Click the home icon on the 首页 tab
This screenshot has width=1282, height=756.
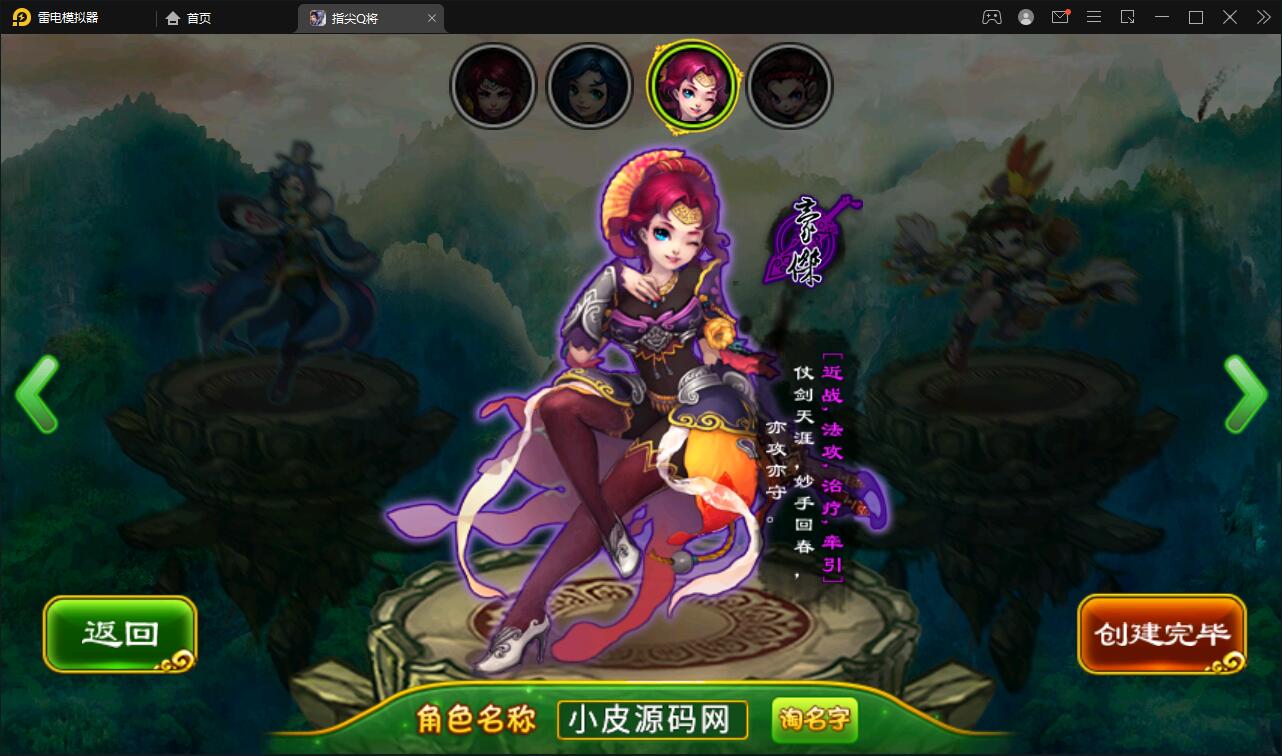[x=173, y=17]
